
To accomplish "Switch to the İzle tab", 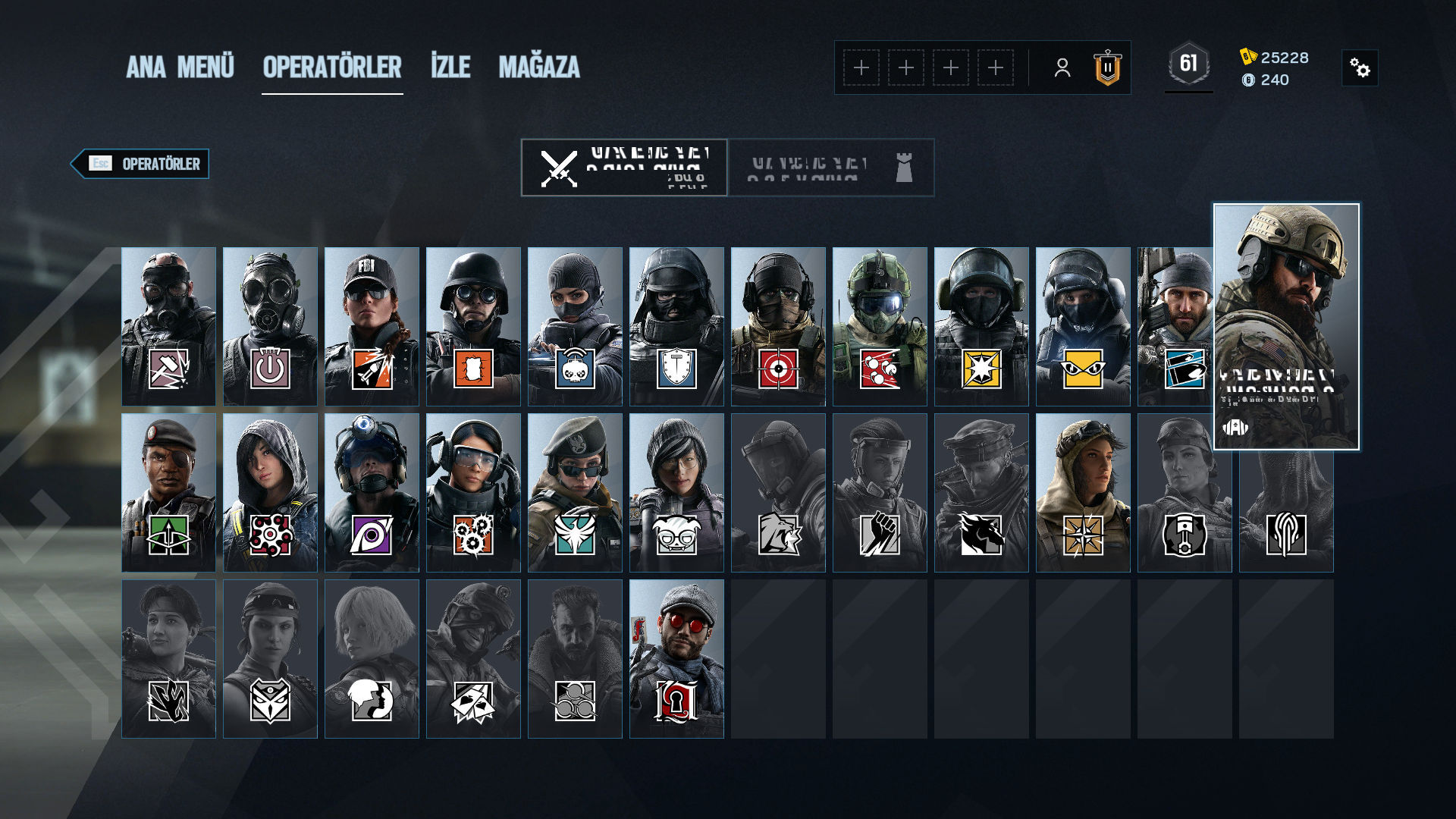I will point(450,67).
